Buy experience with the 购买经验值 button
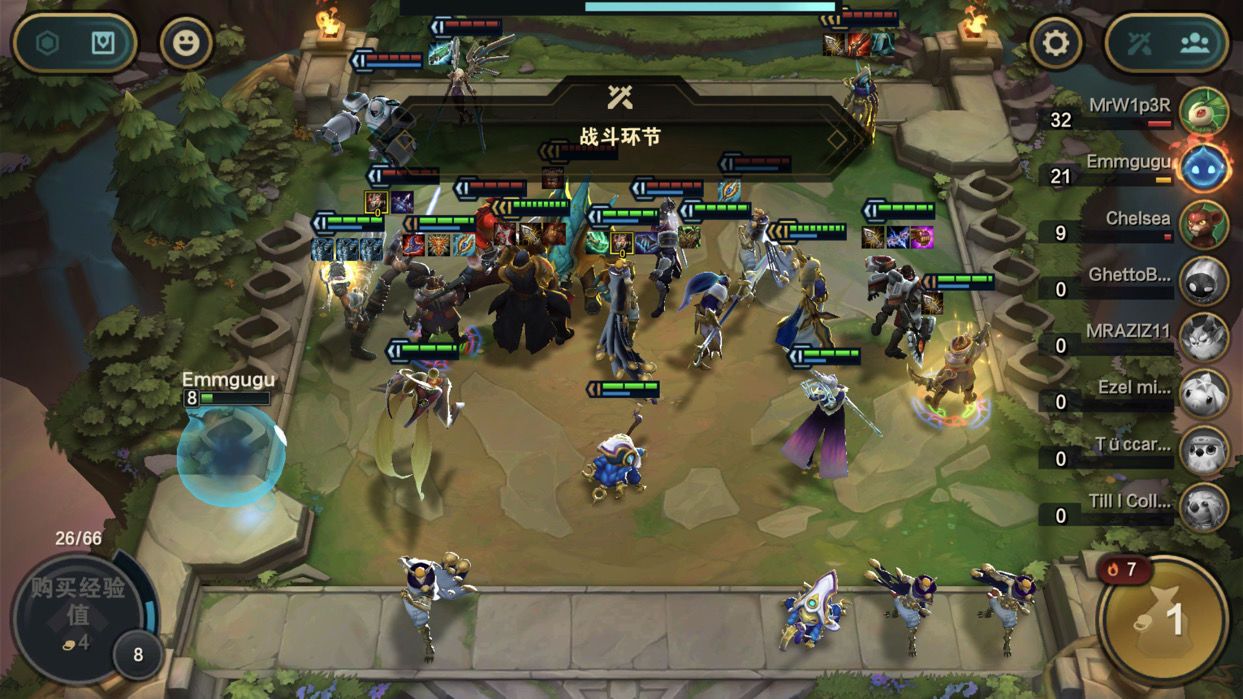The height and width of the screenshot is (699, 1243). click(78, 602)
